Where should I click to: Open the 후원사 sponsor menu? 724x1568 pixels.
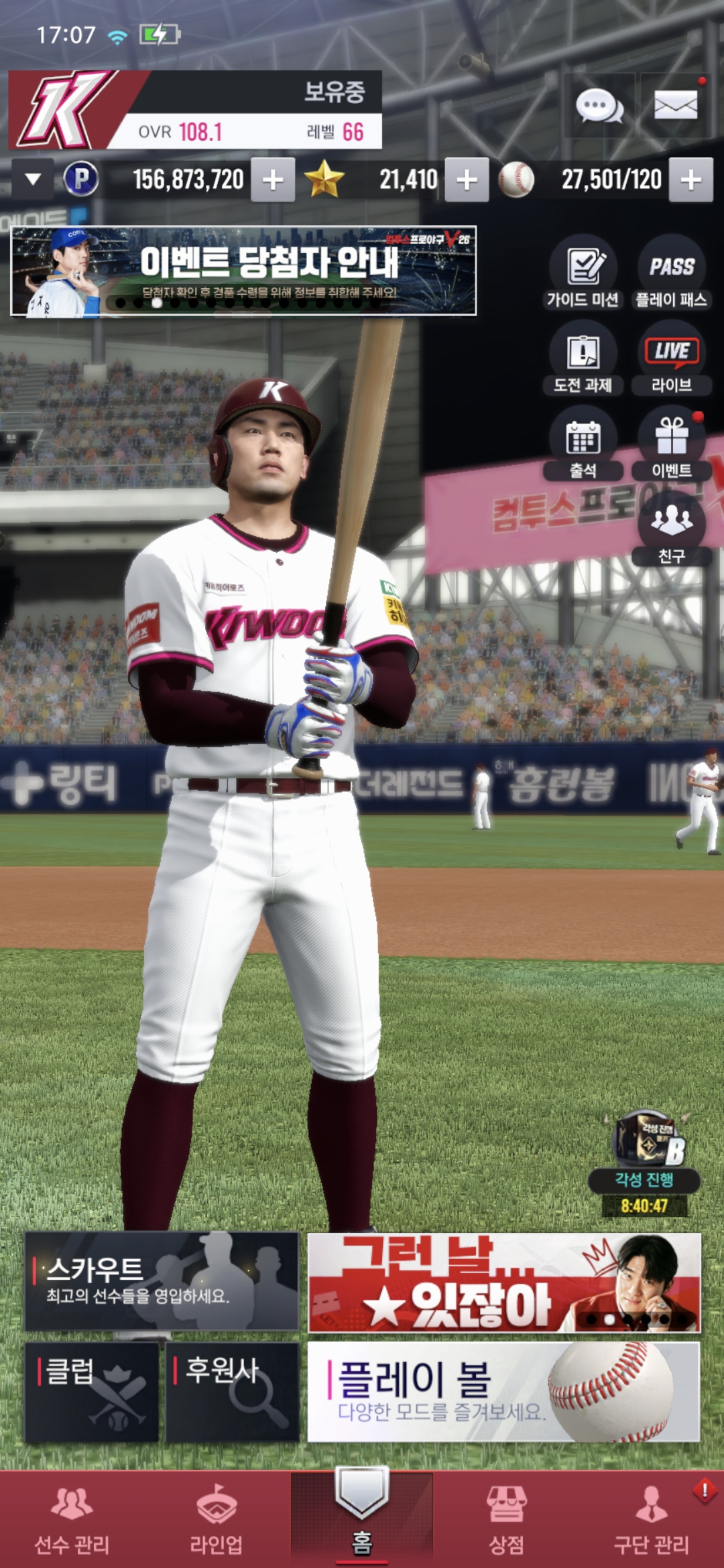point(232,1392)
